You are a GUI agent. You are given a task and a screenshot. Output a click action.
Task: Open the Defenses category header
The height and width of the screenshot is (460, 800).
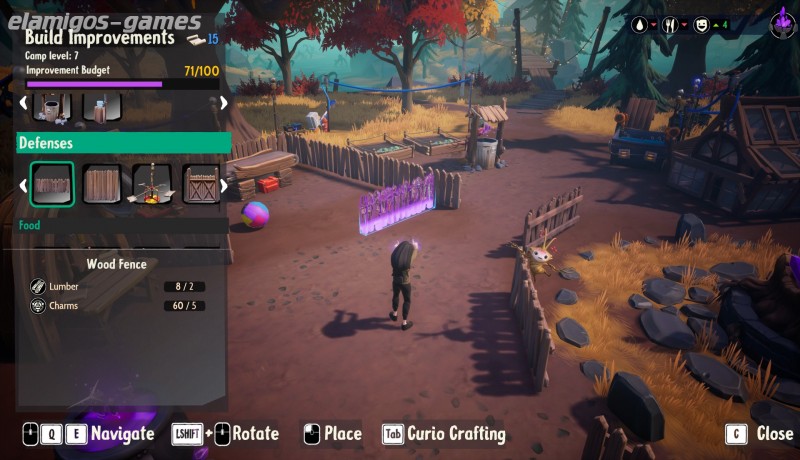[124, 143]
